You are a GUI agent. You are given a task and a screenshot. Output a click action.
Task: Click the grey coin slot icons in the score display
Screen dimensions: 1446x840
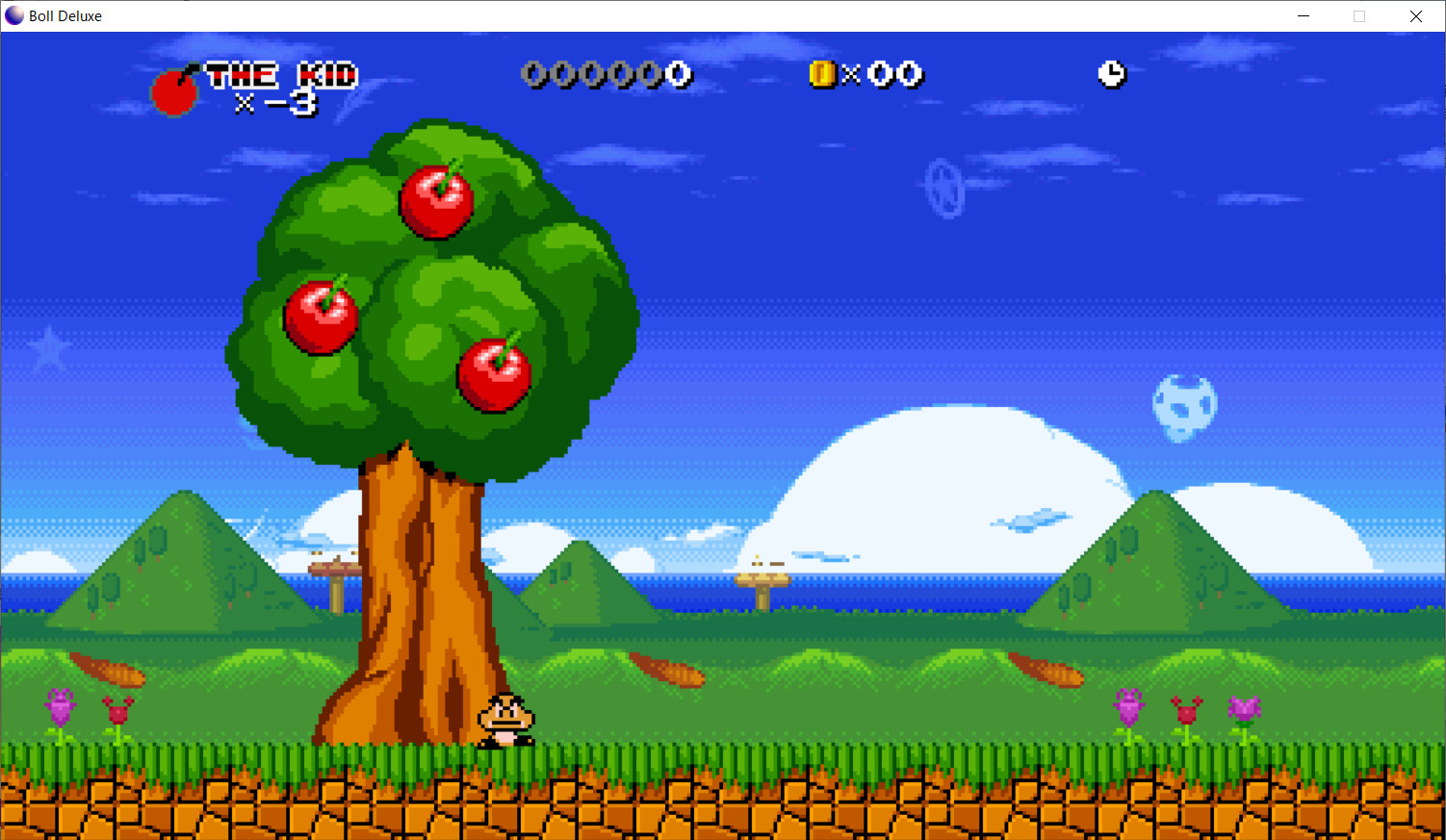pos(592,73)
